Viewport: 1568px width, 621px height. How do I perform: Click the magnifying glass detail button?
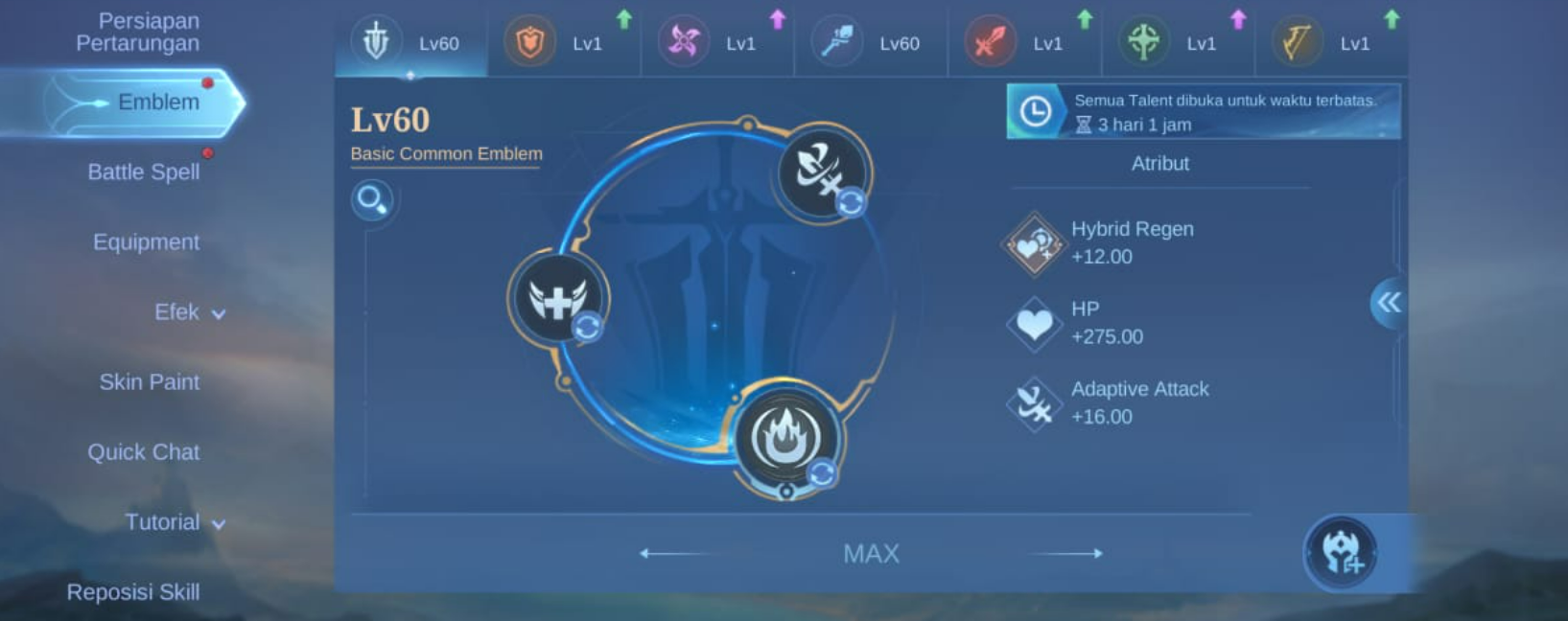371,200
